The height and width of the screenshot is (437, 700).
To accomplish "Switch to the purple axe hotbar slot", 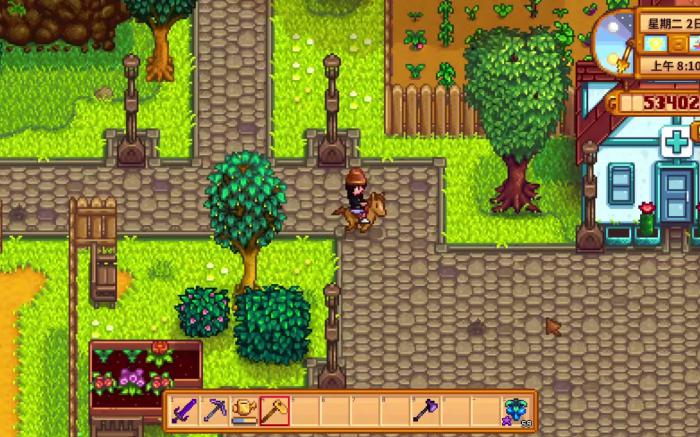I will [425, 410].
